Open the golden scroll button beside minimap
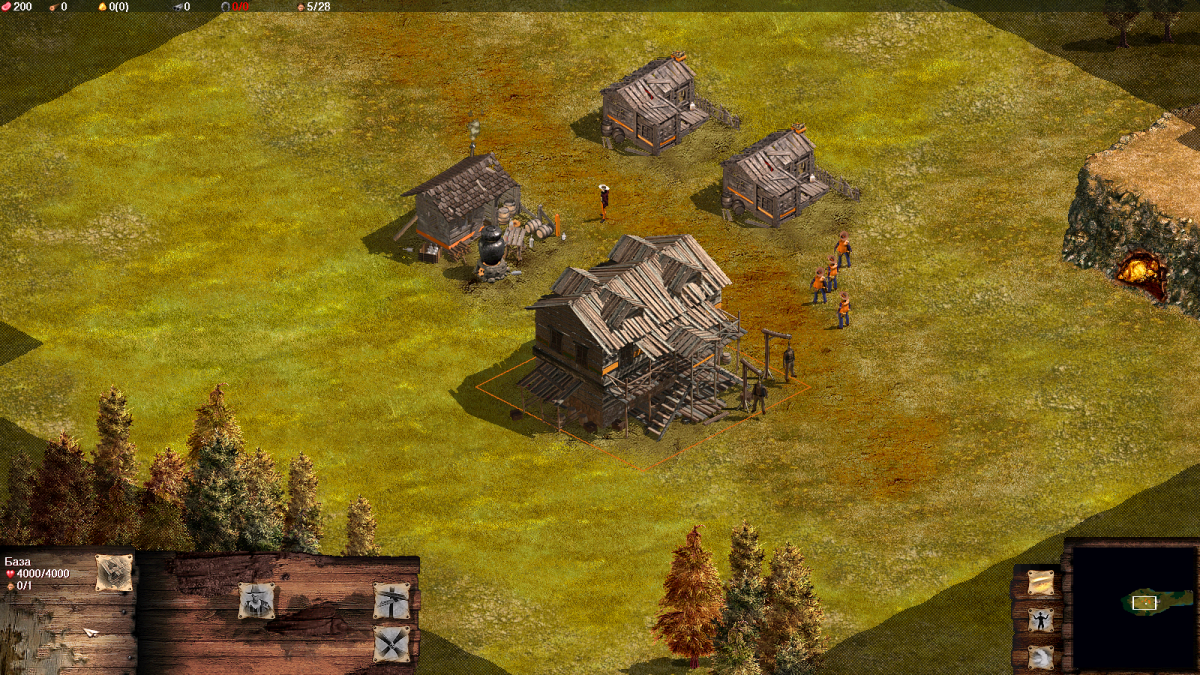Viewport: 1200px width, 675px height. tap(1041, 583)
